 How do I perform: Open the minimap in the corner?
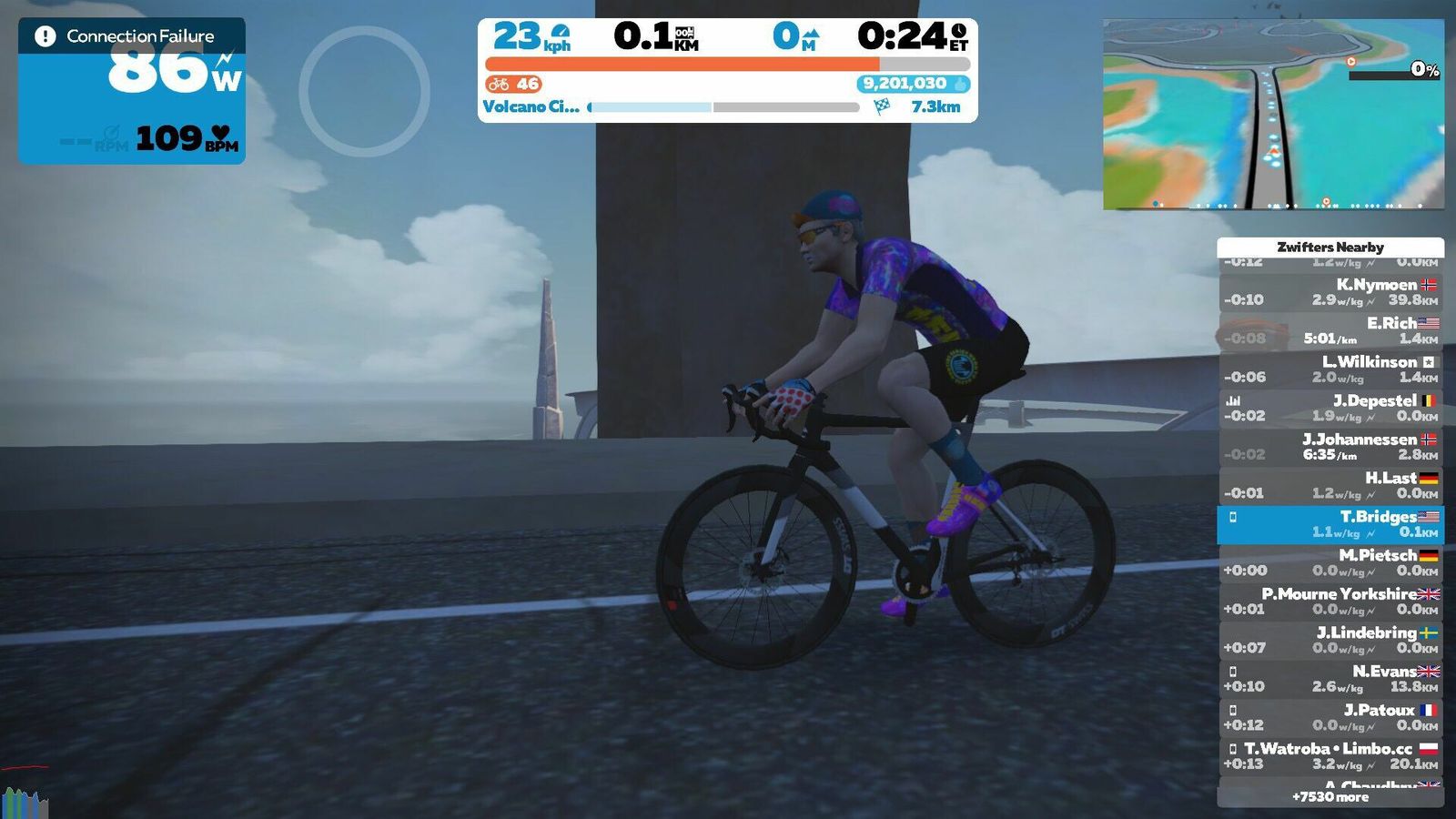click(x=1273, y=115)
